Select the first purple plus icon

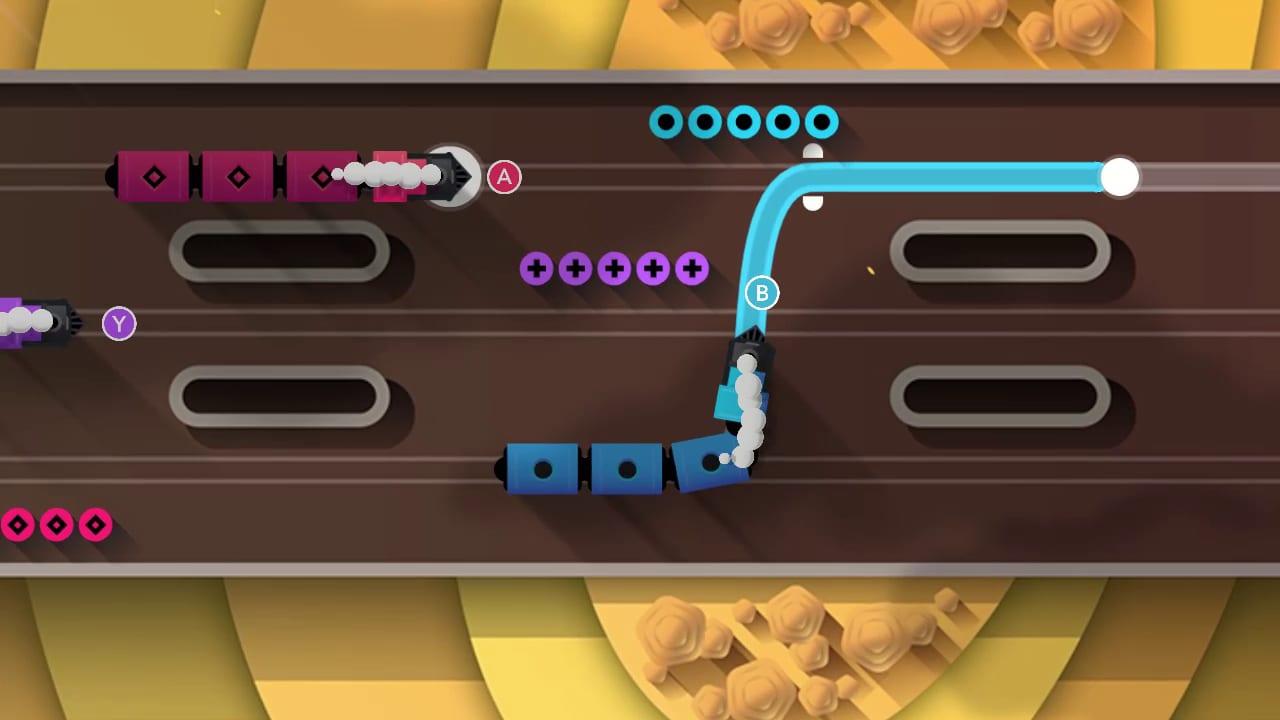(539, 268)
